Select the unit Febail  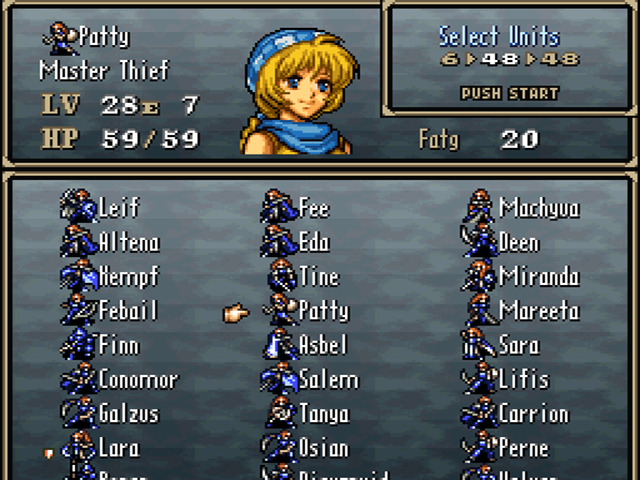(128, 311)
